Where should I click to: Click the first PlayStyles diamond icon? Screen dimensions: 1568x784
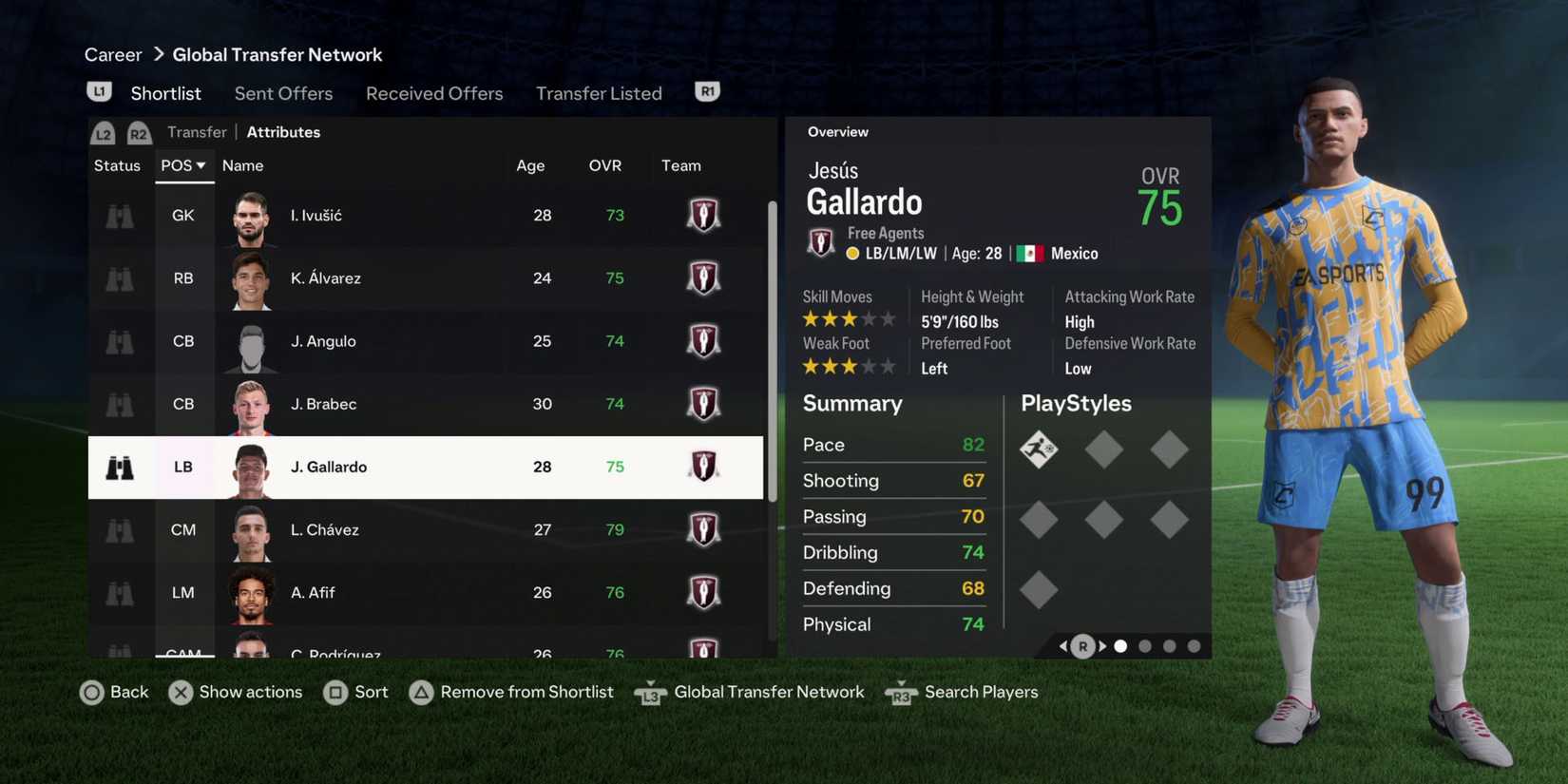click(1039, 449)
